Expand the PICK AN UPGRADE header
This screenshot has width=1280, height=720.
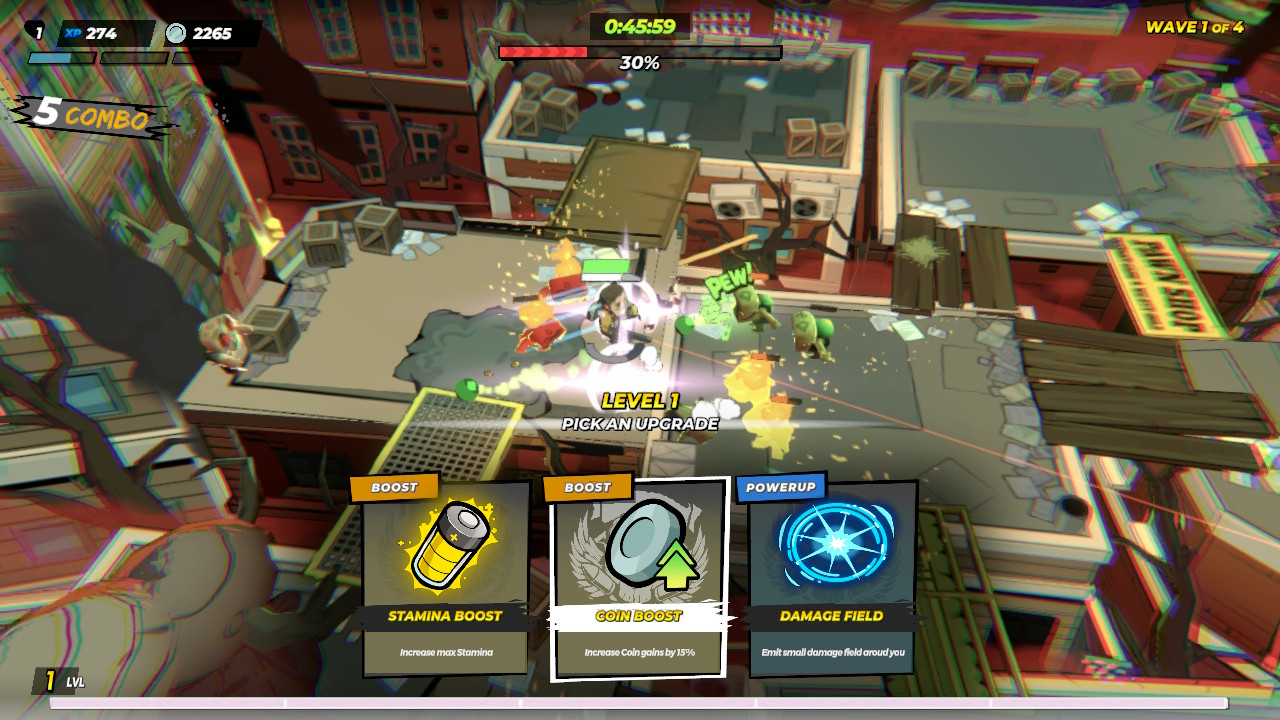pos(640,423)
